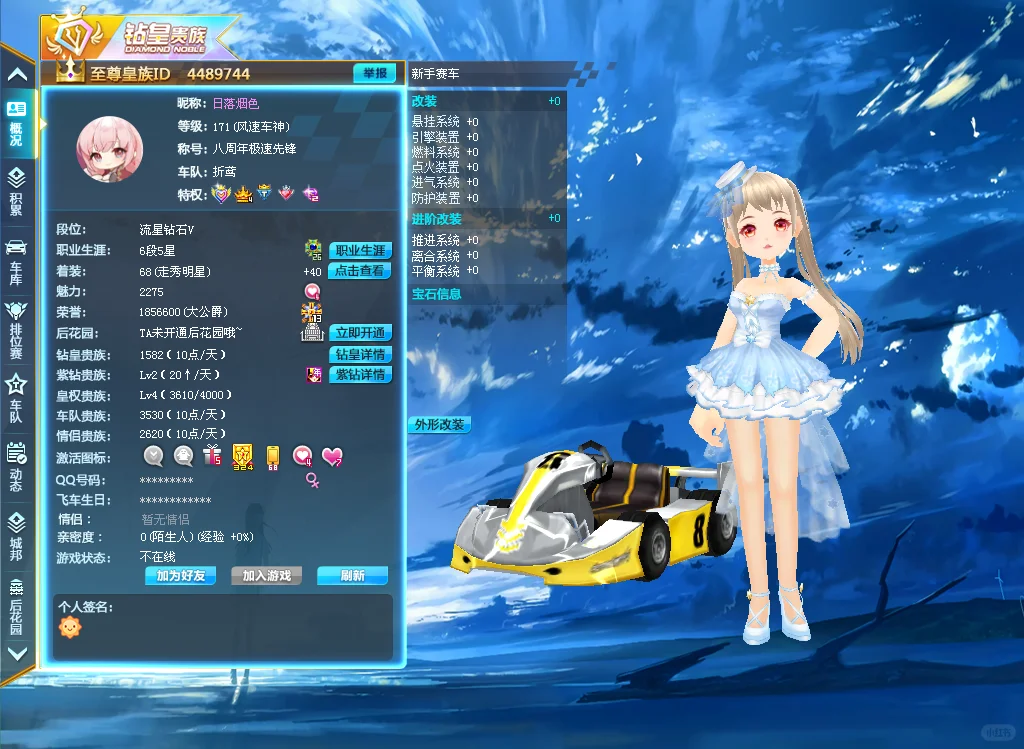
Task: Go to the 车队 team tab
Action: click(17, 398)
